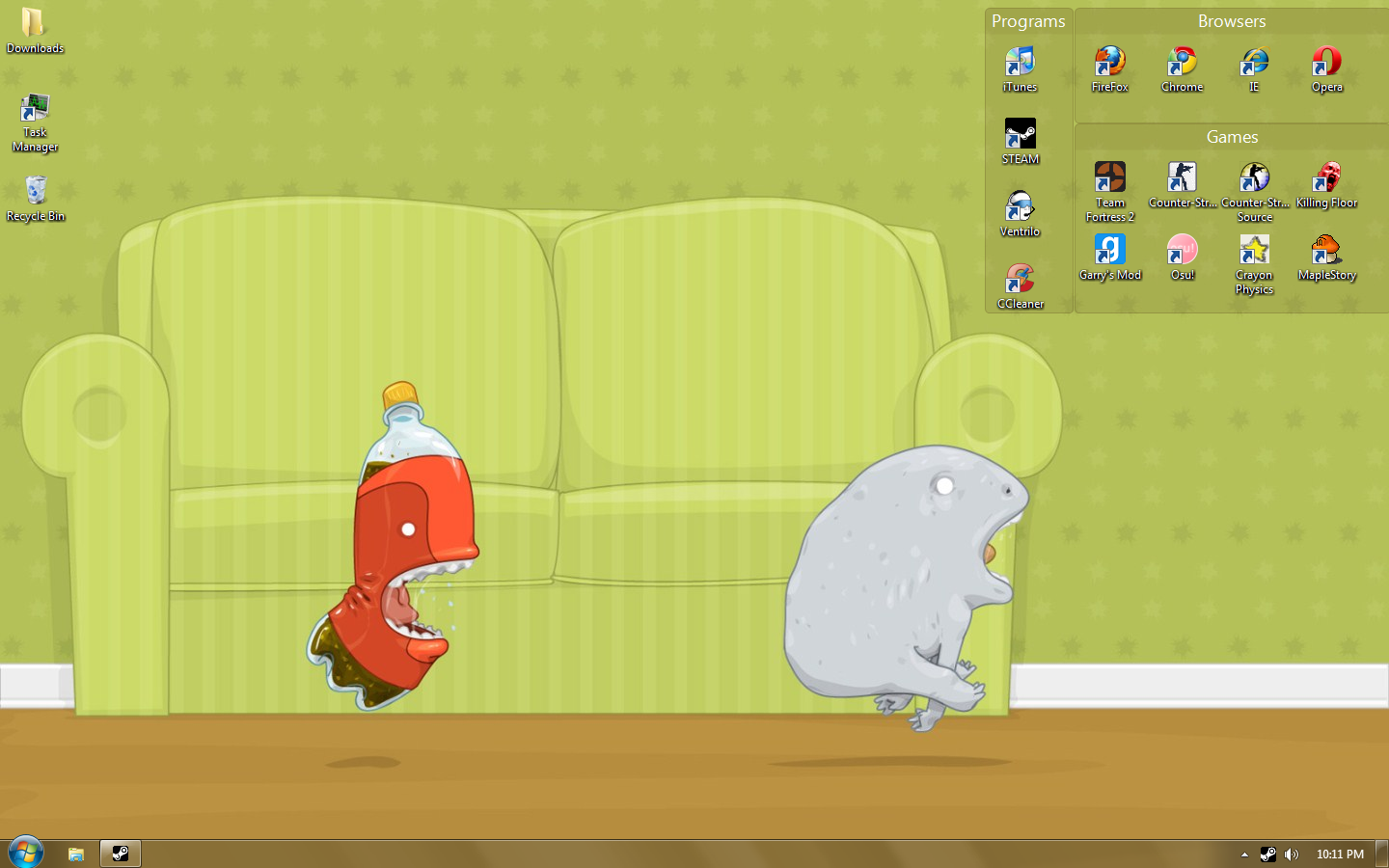This screenshot has width=1389, height=868.
Task: Launch iTunes from the Programs fence
Action: (x=1020, y=64)
